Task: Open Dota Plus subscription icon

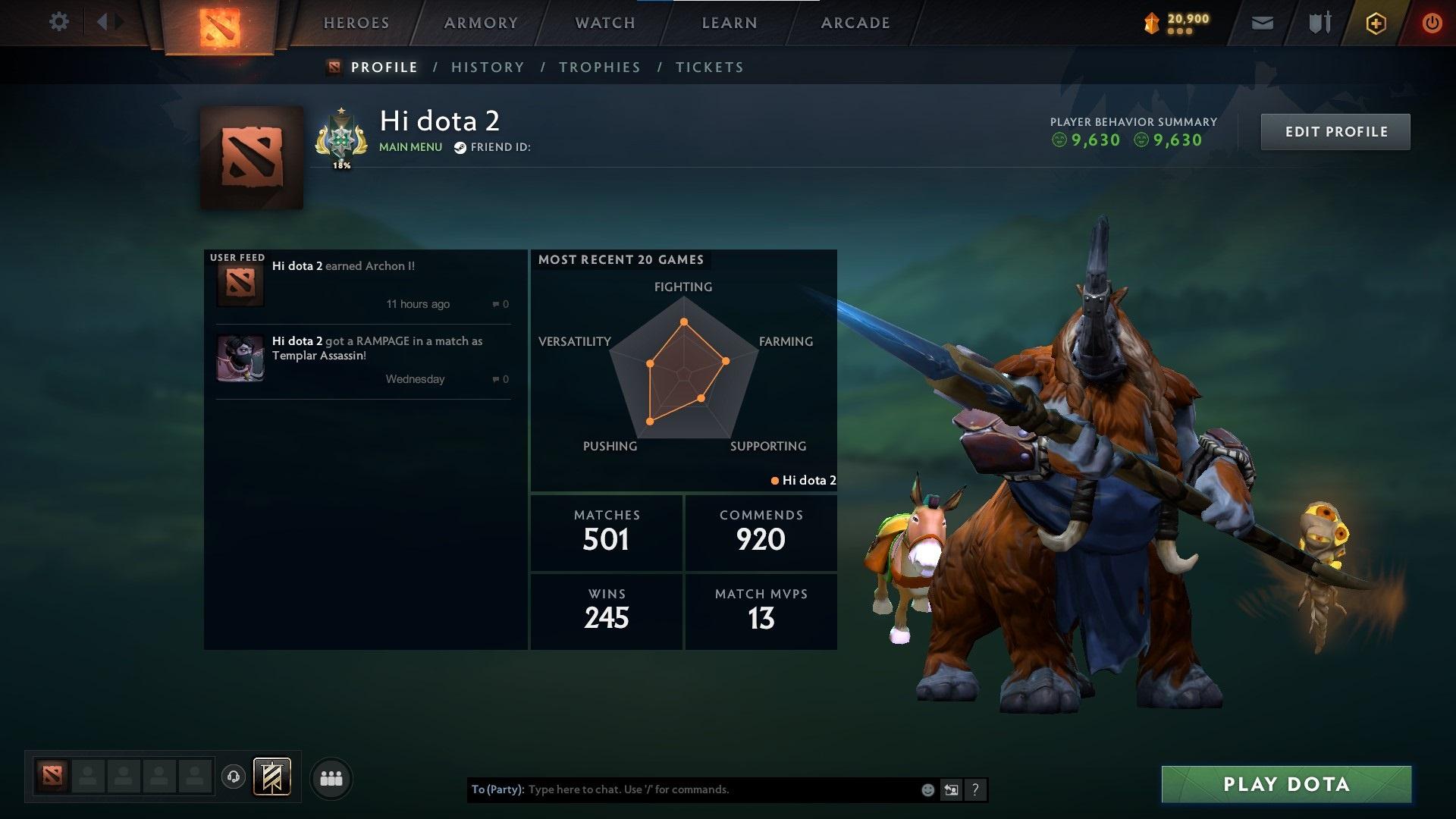Action: (1375, 22)
